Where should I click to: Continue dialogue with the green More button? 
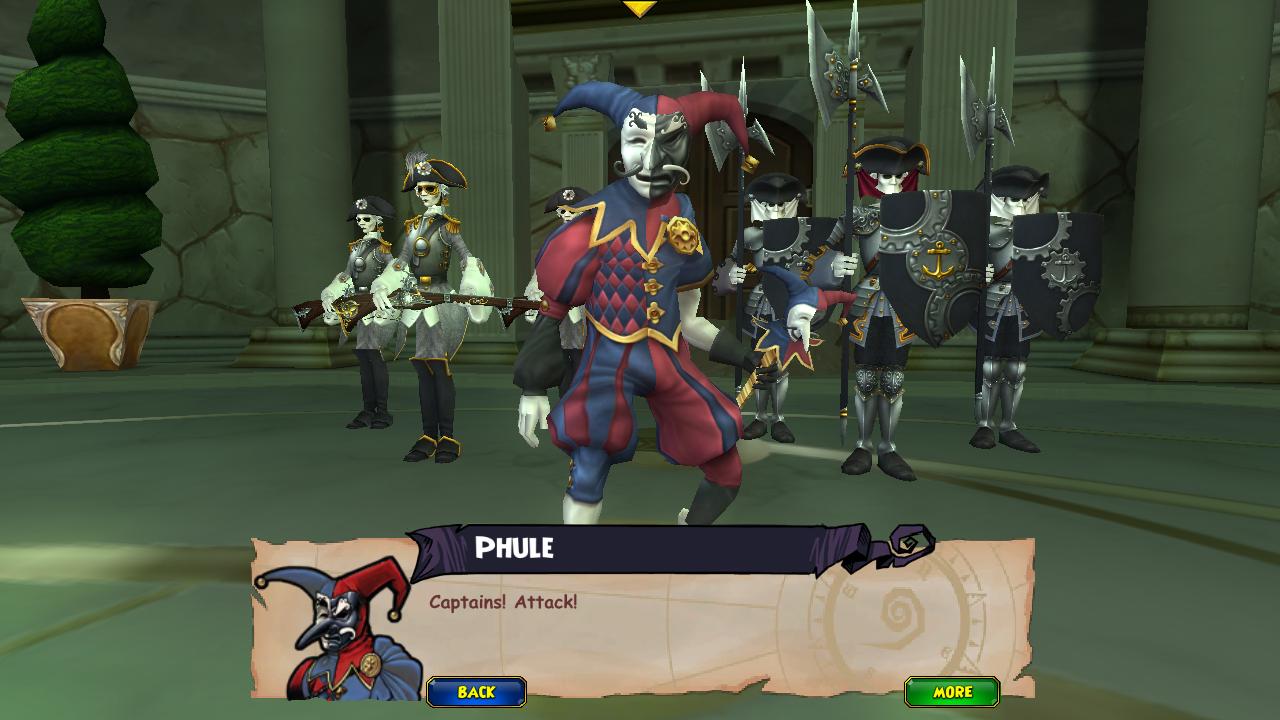coord(952,692)
